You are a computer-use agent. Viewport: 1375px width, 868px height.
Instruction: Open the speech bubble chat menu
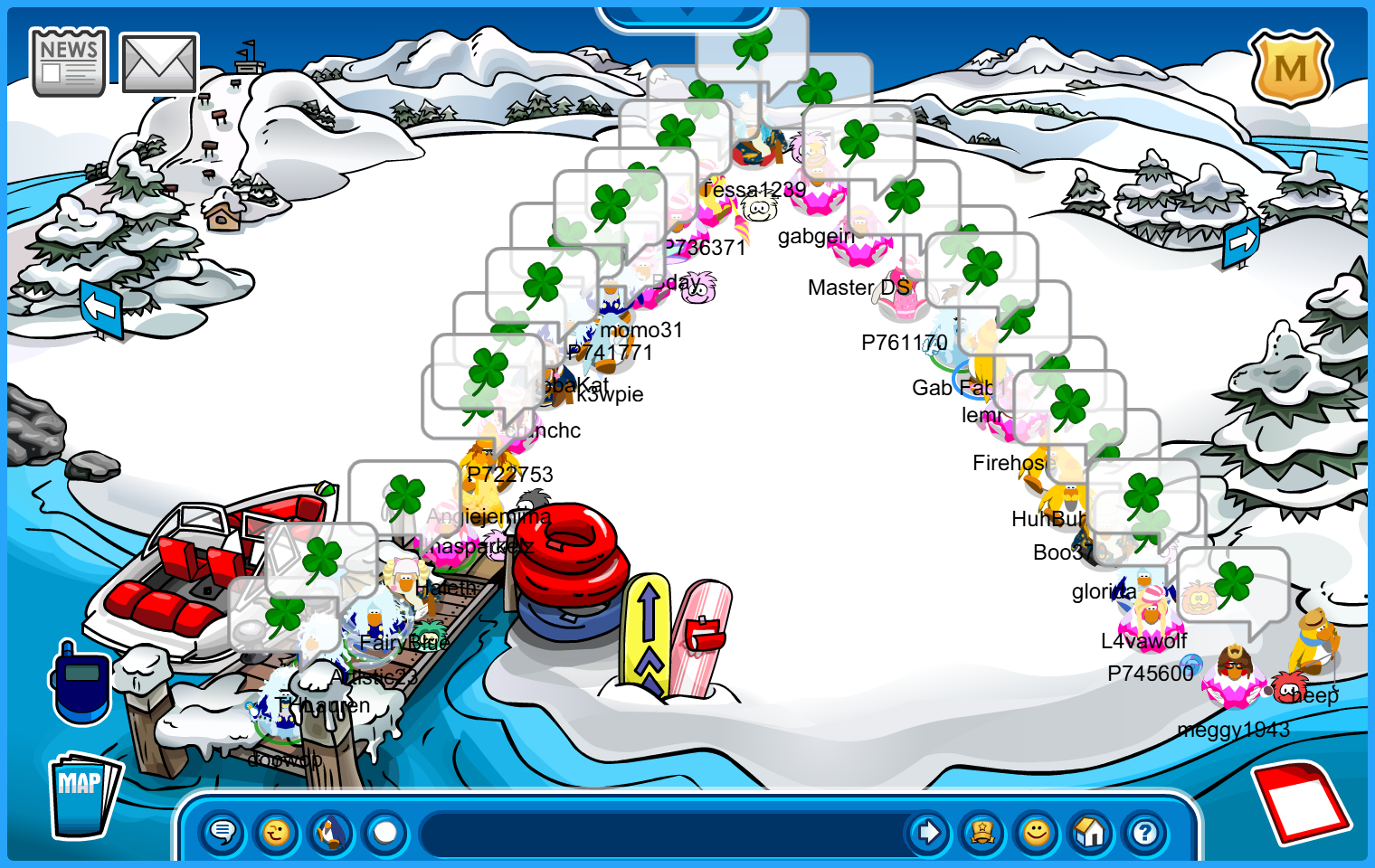tap(223, 832)
